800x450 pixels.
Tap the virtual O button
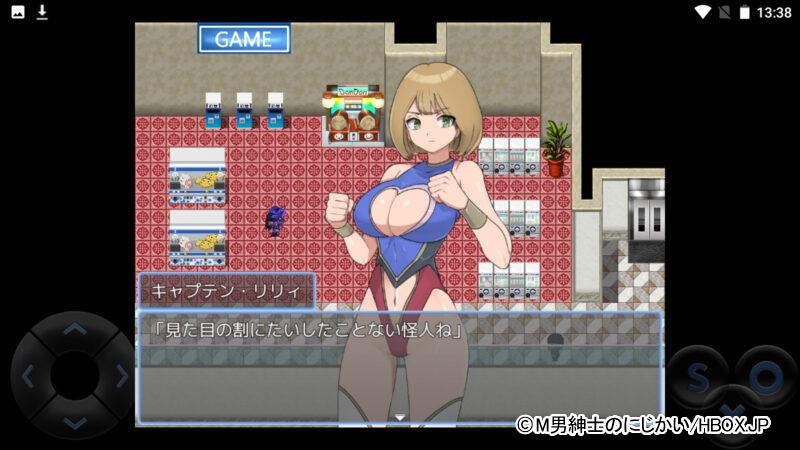pyautogui.click(x=766, y=376)
